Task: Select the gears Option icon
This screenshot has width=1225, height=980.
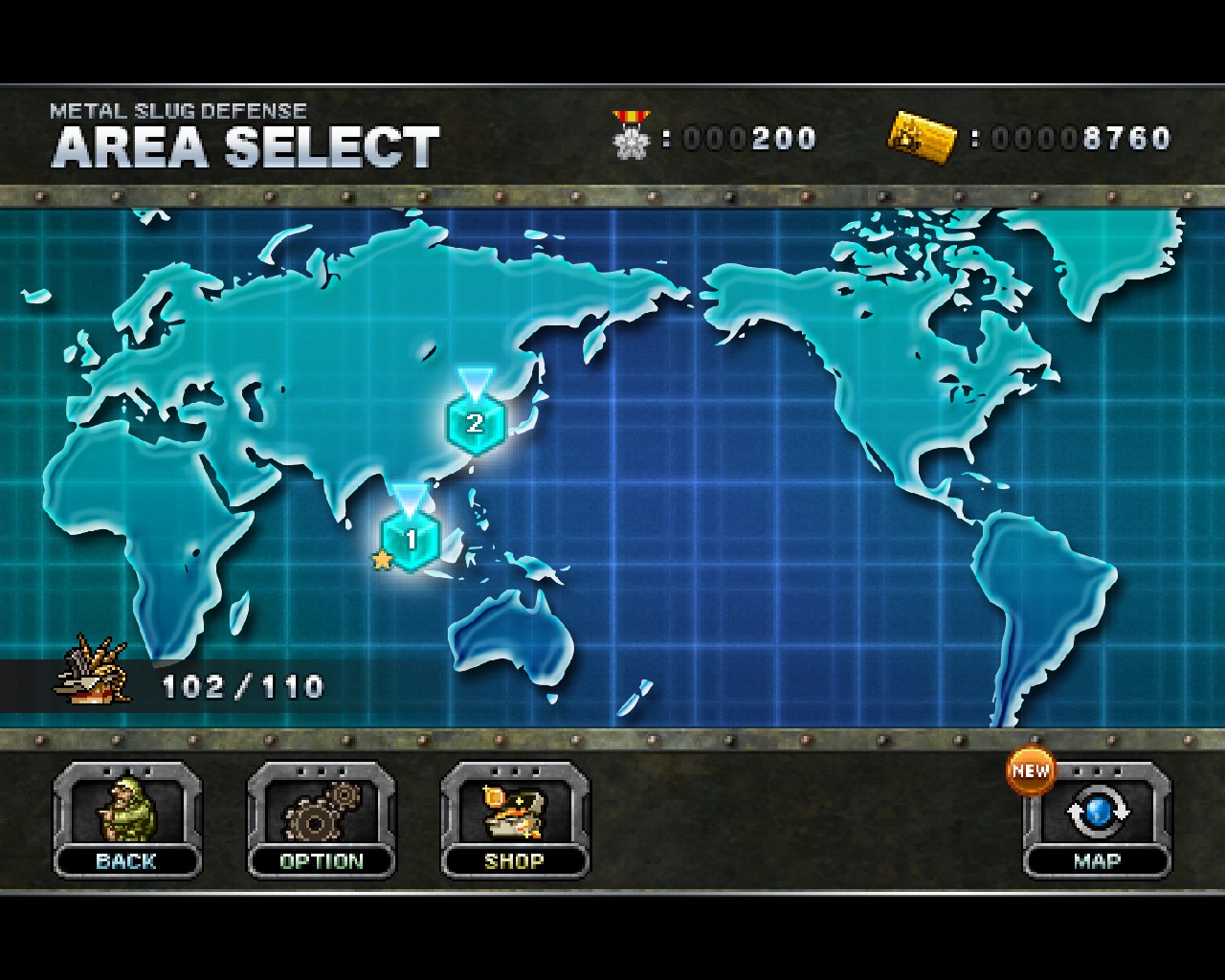Action: tap(321, 812)
